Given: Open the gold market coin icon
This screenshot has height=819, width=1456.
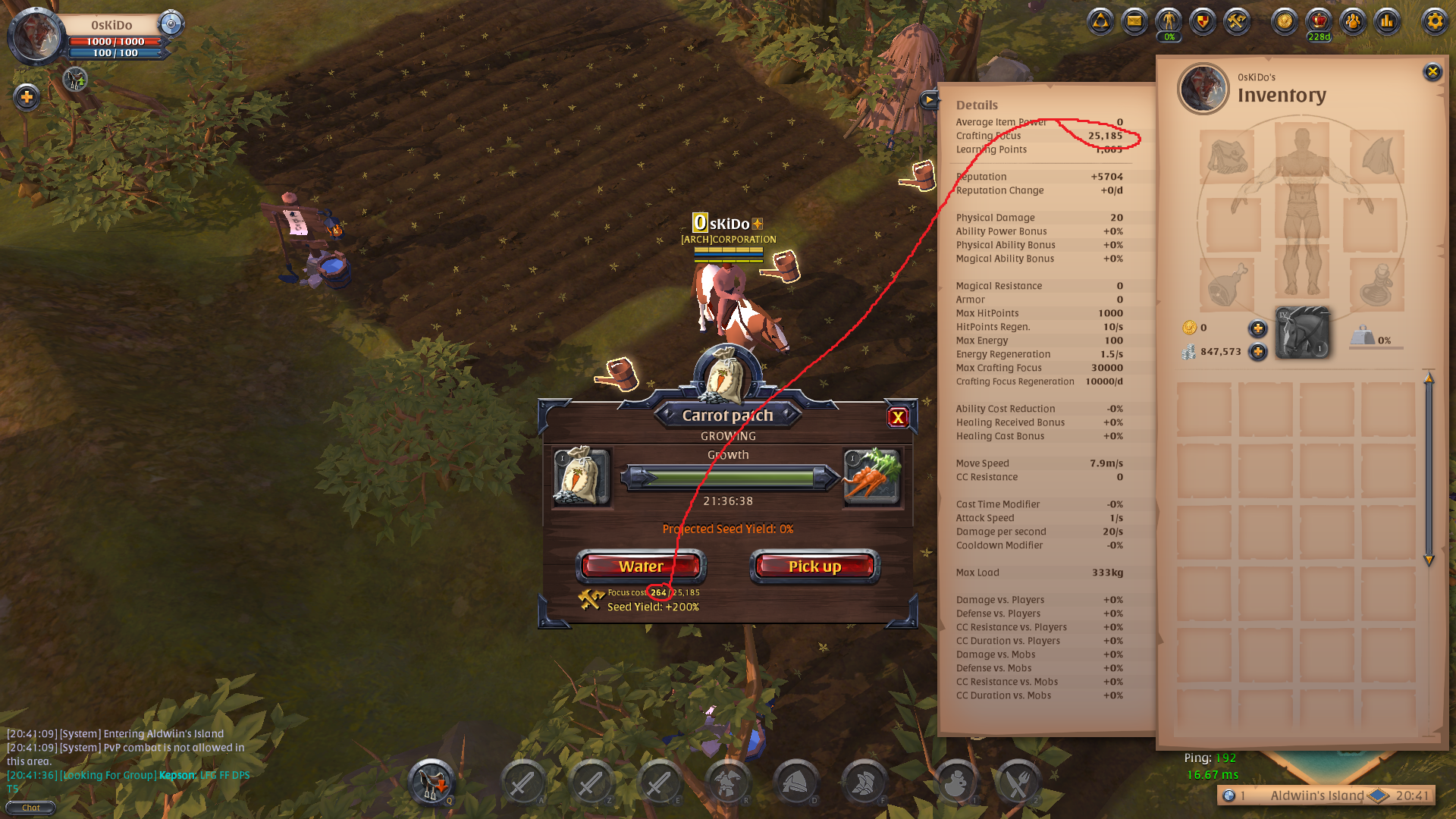Looking at the screenshot, I should (1284, 23).
